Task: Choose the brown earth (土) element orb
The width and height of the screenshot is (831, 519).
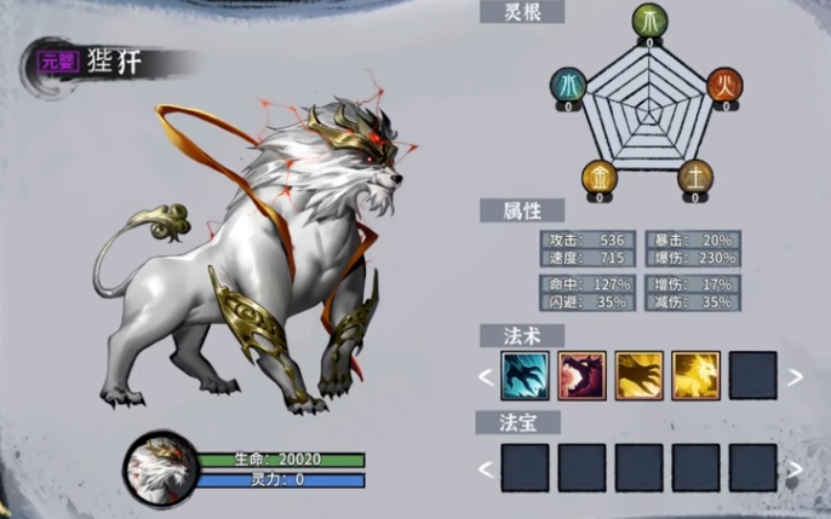Action: [x=695, y=176]
